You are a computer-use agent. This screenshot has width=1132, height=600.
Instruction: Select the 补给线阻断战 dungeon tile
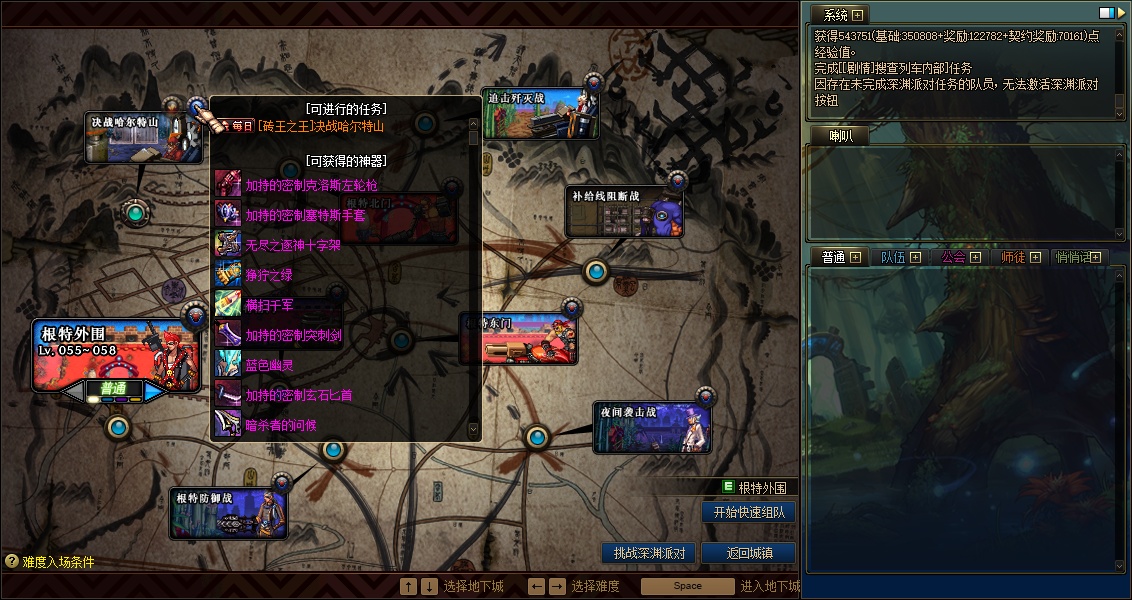625,212
